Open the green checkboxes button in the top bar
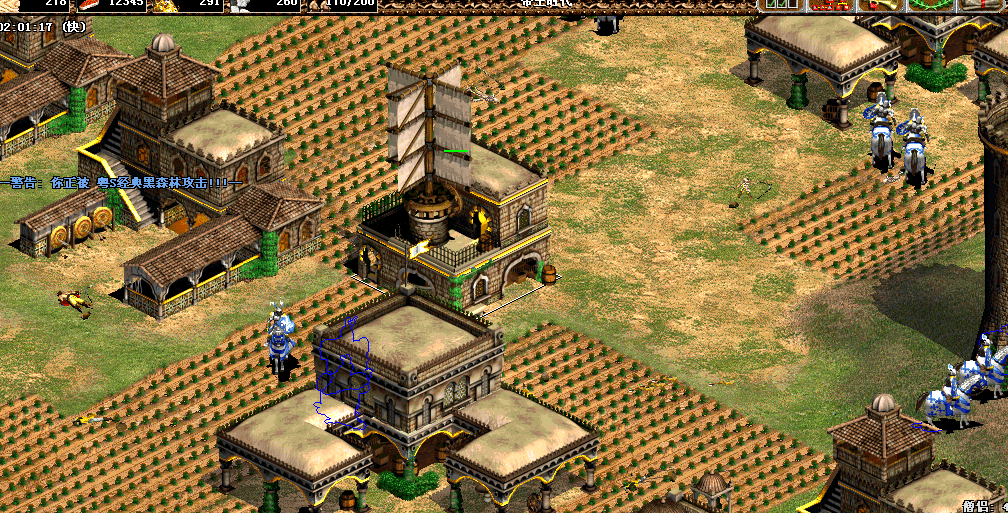 [x=780, y=5]
